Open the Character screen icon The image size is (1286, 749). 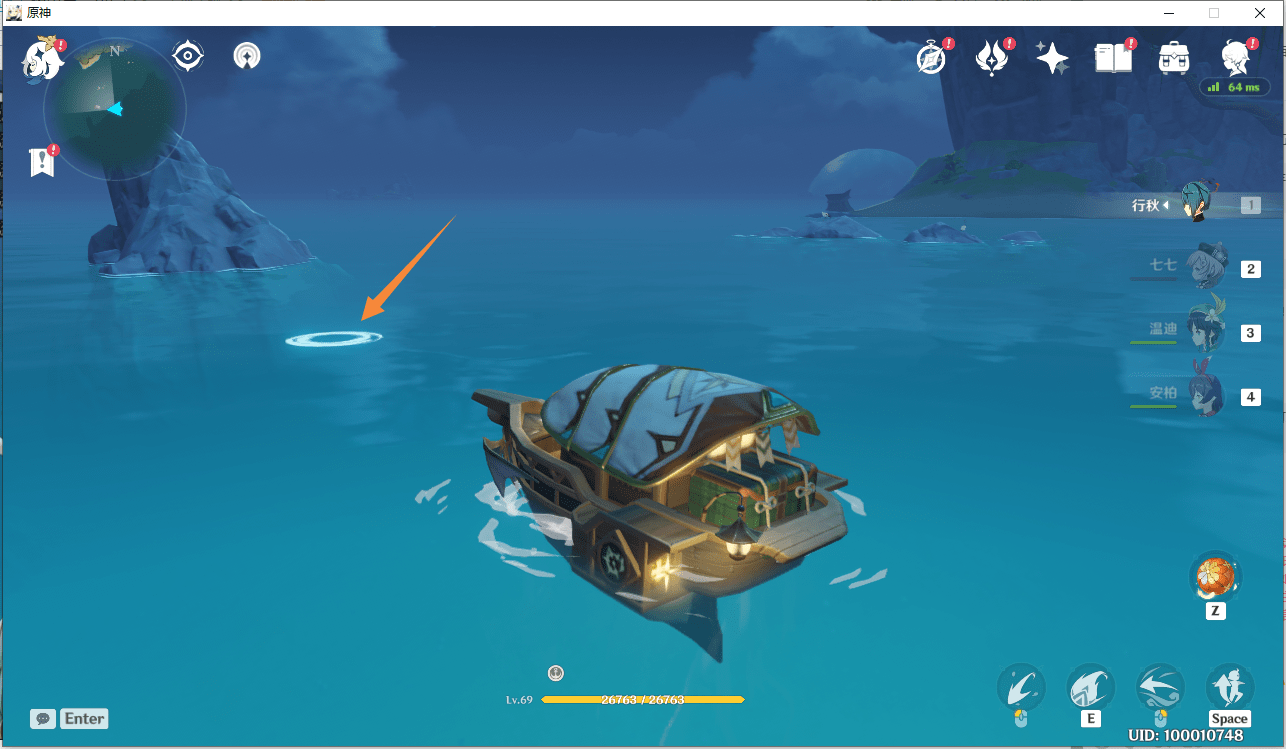1236,59
